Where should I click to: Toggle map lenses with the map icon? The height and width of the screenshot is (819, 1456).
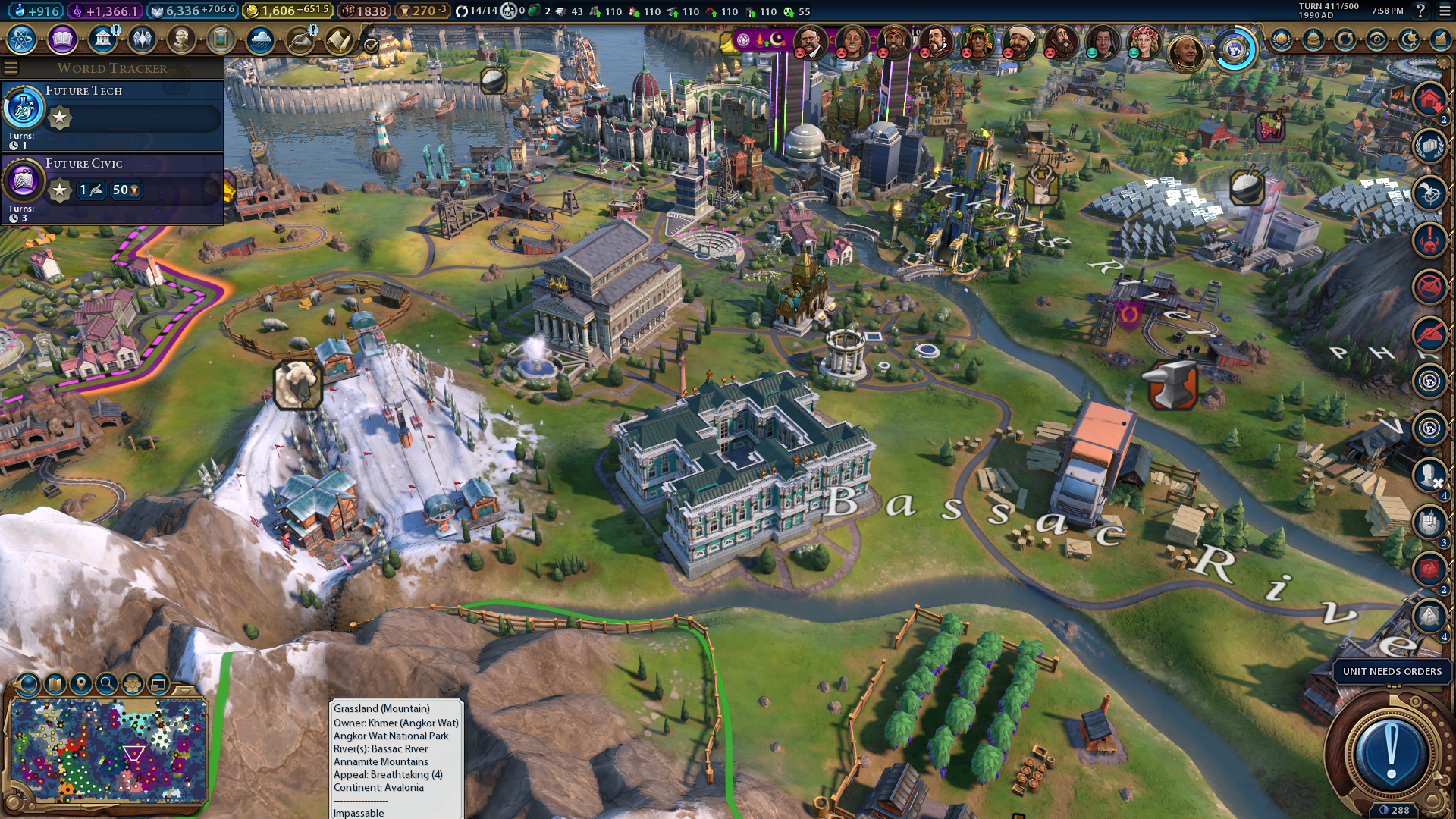pos(55,684)
